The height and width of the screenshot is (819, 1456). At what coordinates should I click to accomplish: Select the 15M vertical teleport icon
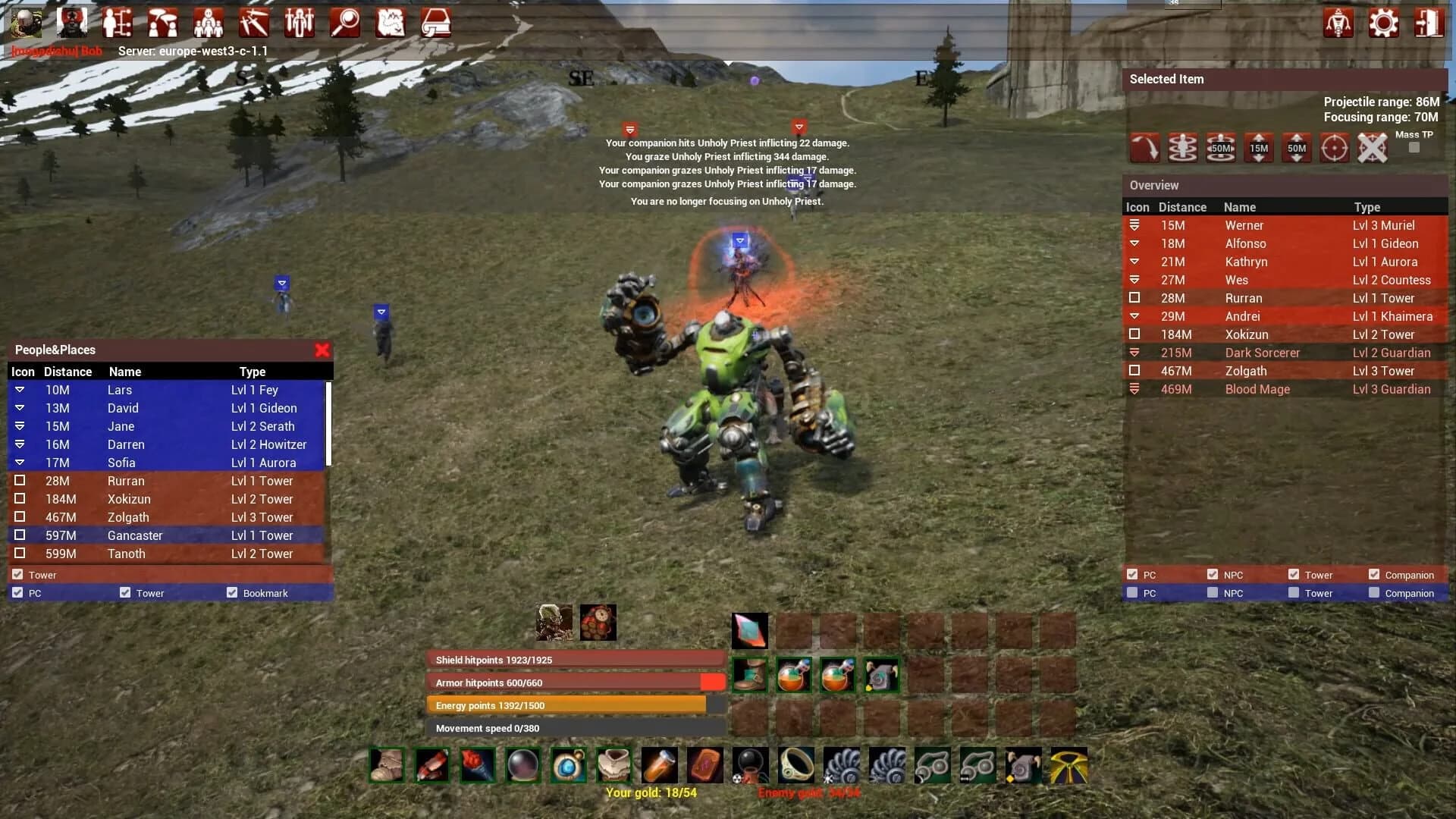pos(1259,148)
